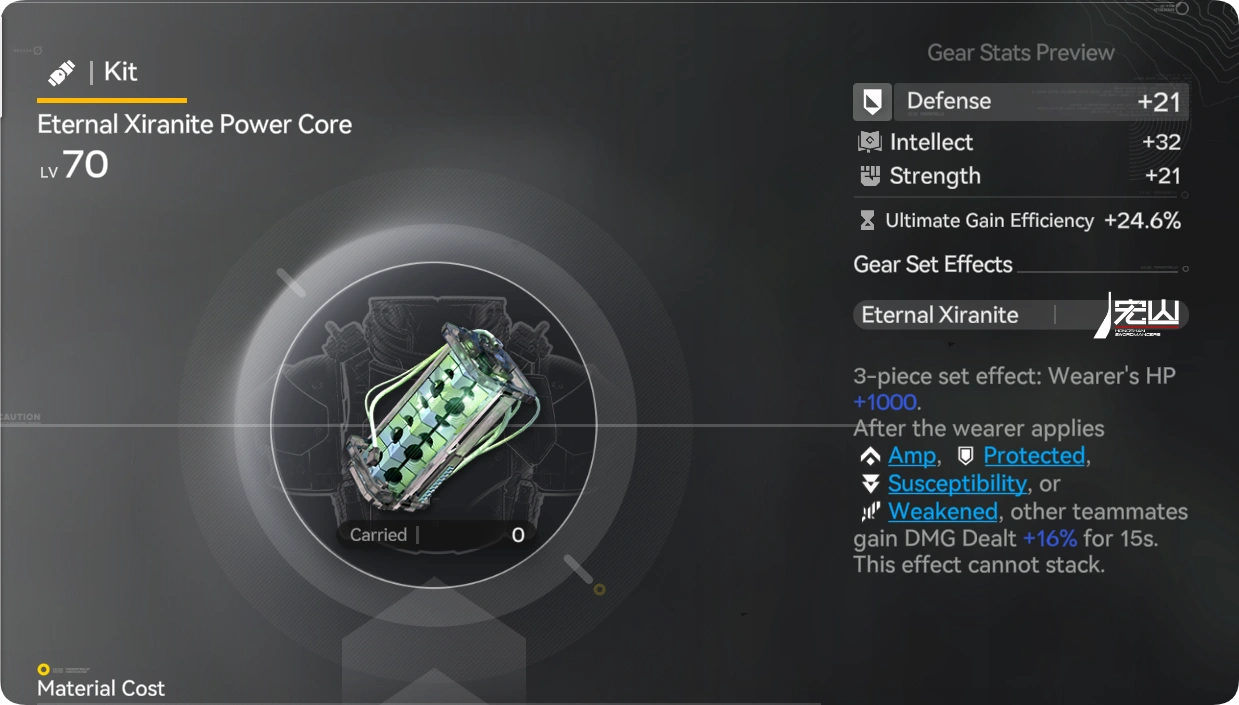Open the Susceptibility keyword link
1239x705 pixels.
tap(957, 484)
